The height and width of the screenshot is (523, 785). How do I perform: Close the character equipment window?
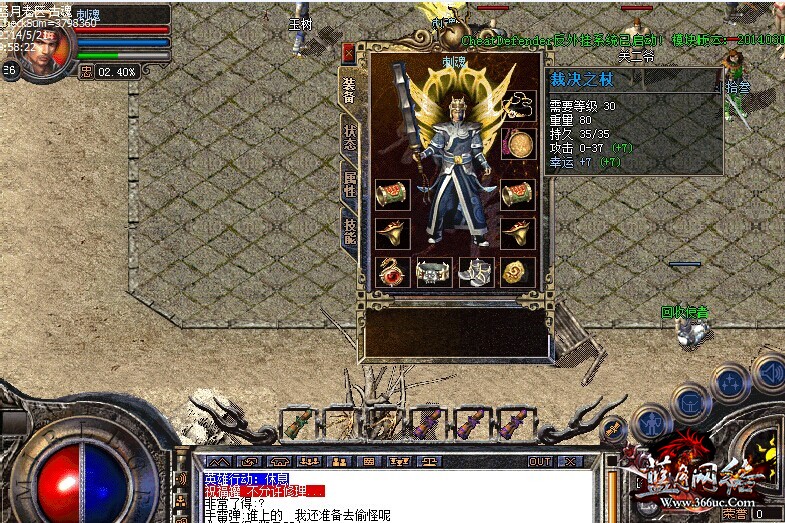[x=348, y=52]
